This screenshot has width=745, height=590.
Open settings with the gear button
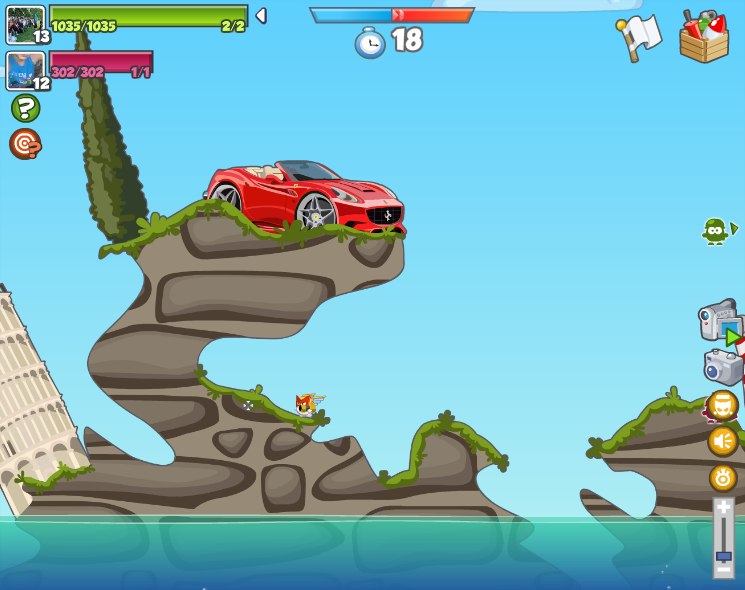click(x=723, y=478)
